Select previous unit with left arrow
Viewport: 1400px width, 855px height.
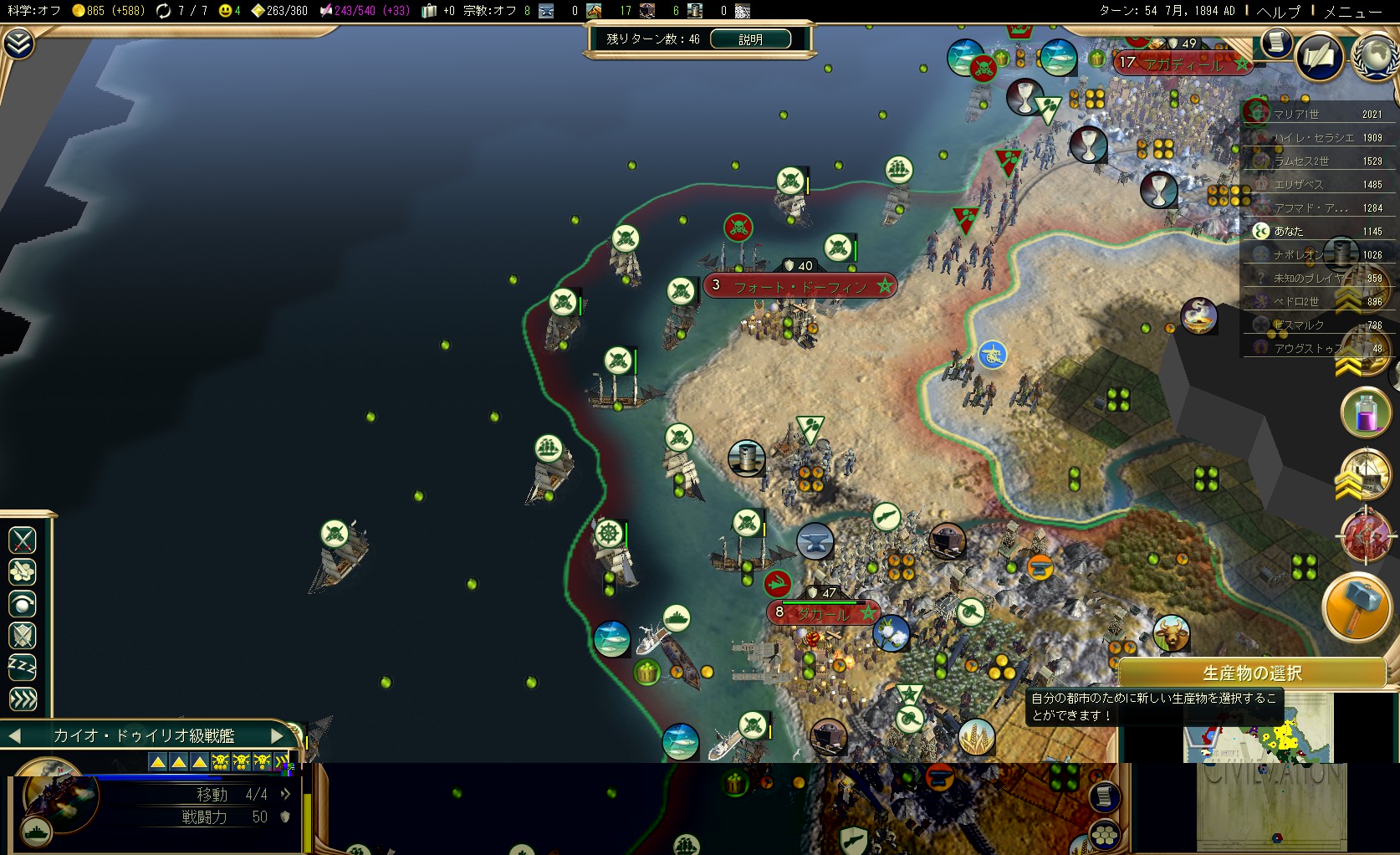tap(14, 735)
